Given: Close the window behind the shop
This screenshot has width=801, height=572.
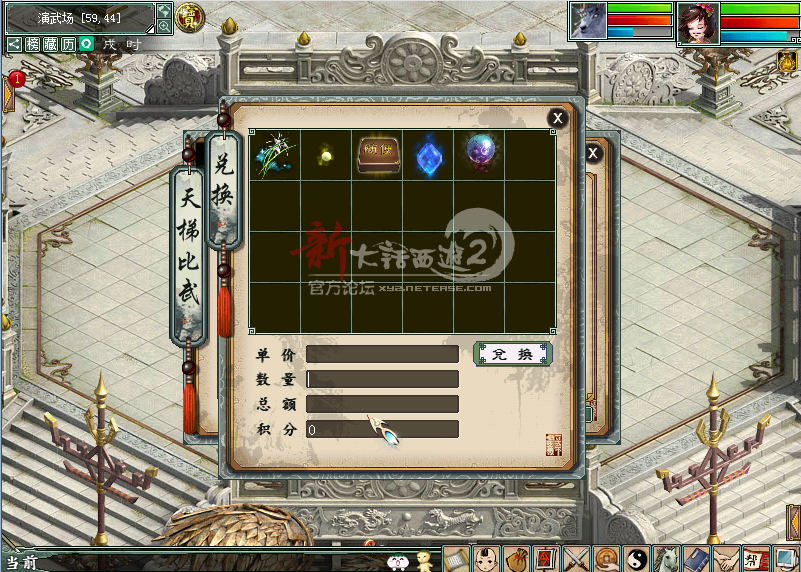Looking at the screenshot, I should pyautogui.click(x=593, y=153).
